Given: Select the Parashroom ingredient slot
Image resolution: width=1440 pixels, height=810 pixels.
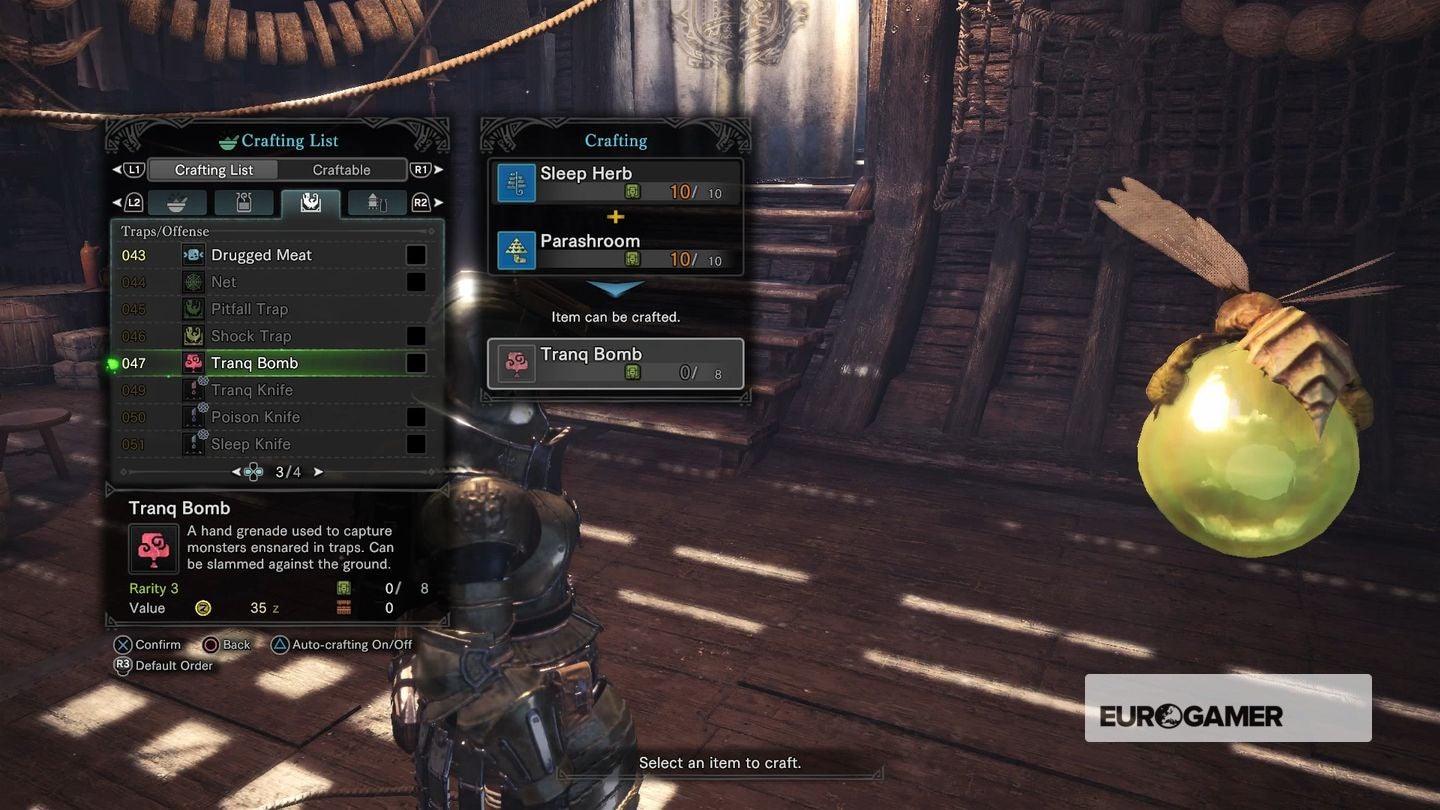Looking at the screenshot, I should [x=616, y=249].
